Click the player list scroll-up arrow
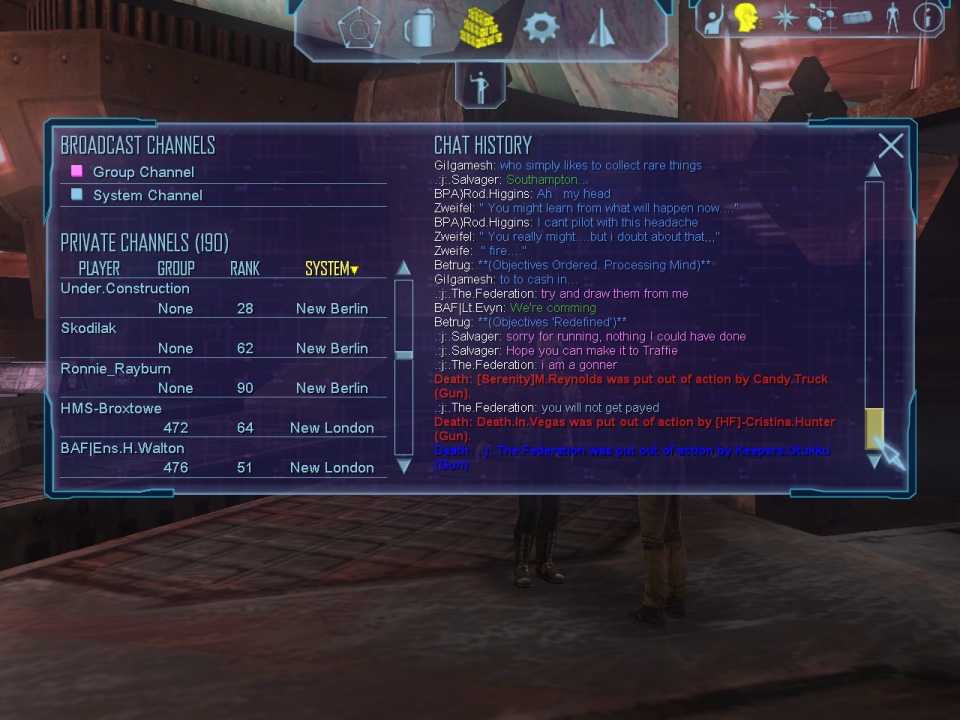Image resolution: width=960 pixels, height=720 pixels. 404,268
